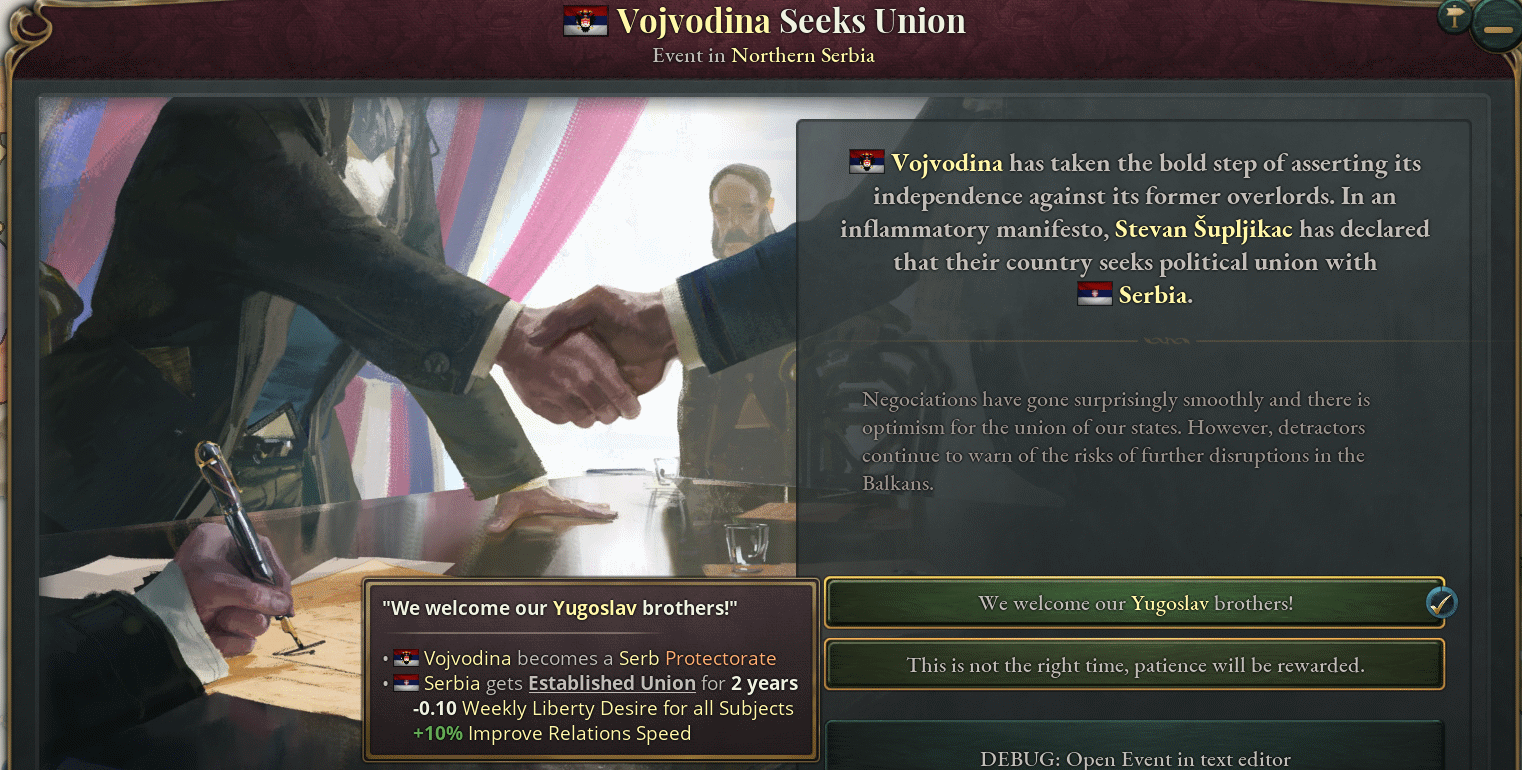Click the 'Protectorate' link in the tooltip
The height and width of the screenshot is (770, 1522).
(x=723, y=658)
